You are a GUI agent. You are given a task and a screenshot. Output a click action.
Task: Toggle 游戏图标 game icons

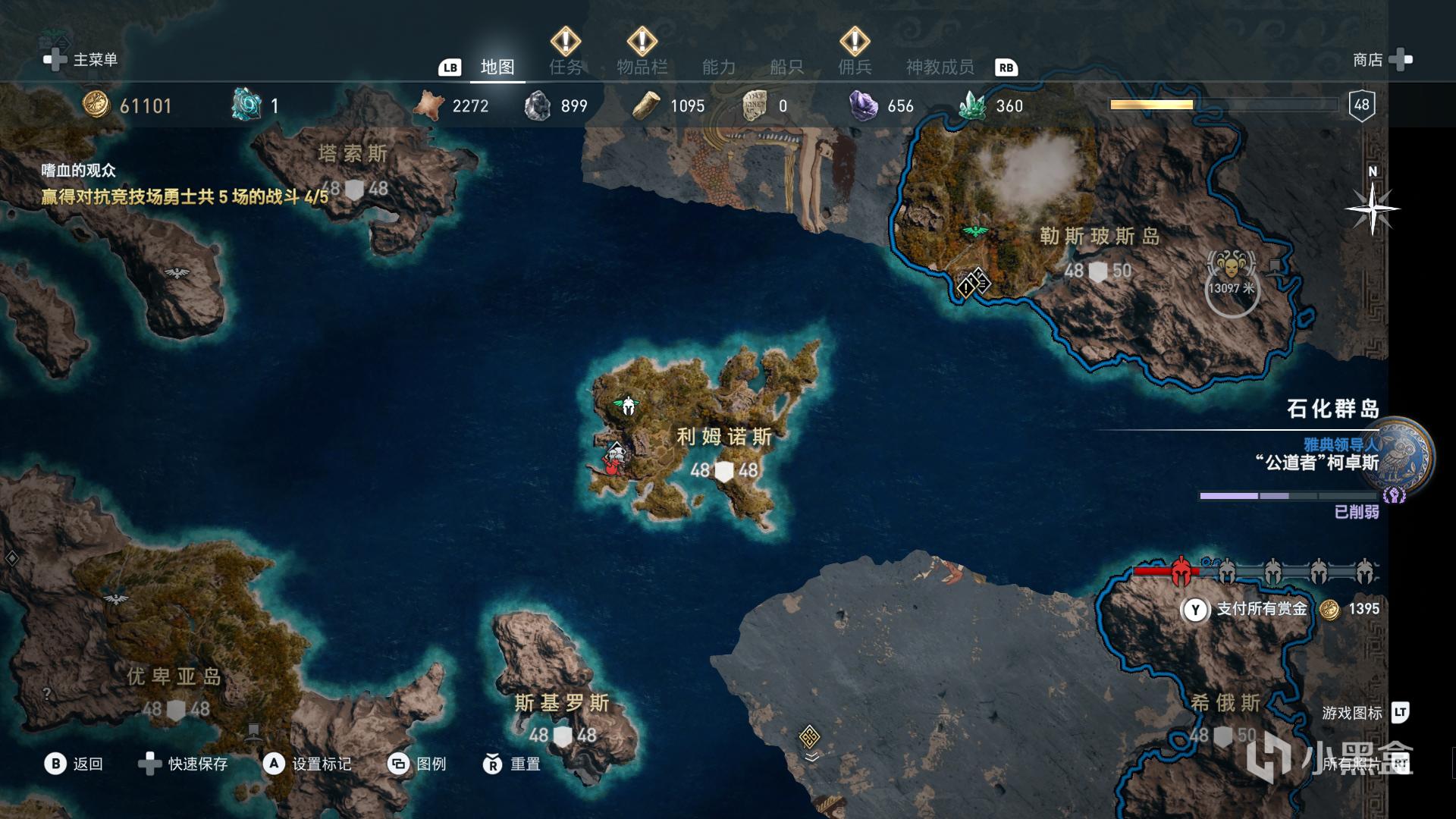(1364, 713)
